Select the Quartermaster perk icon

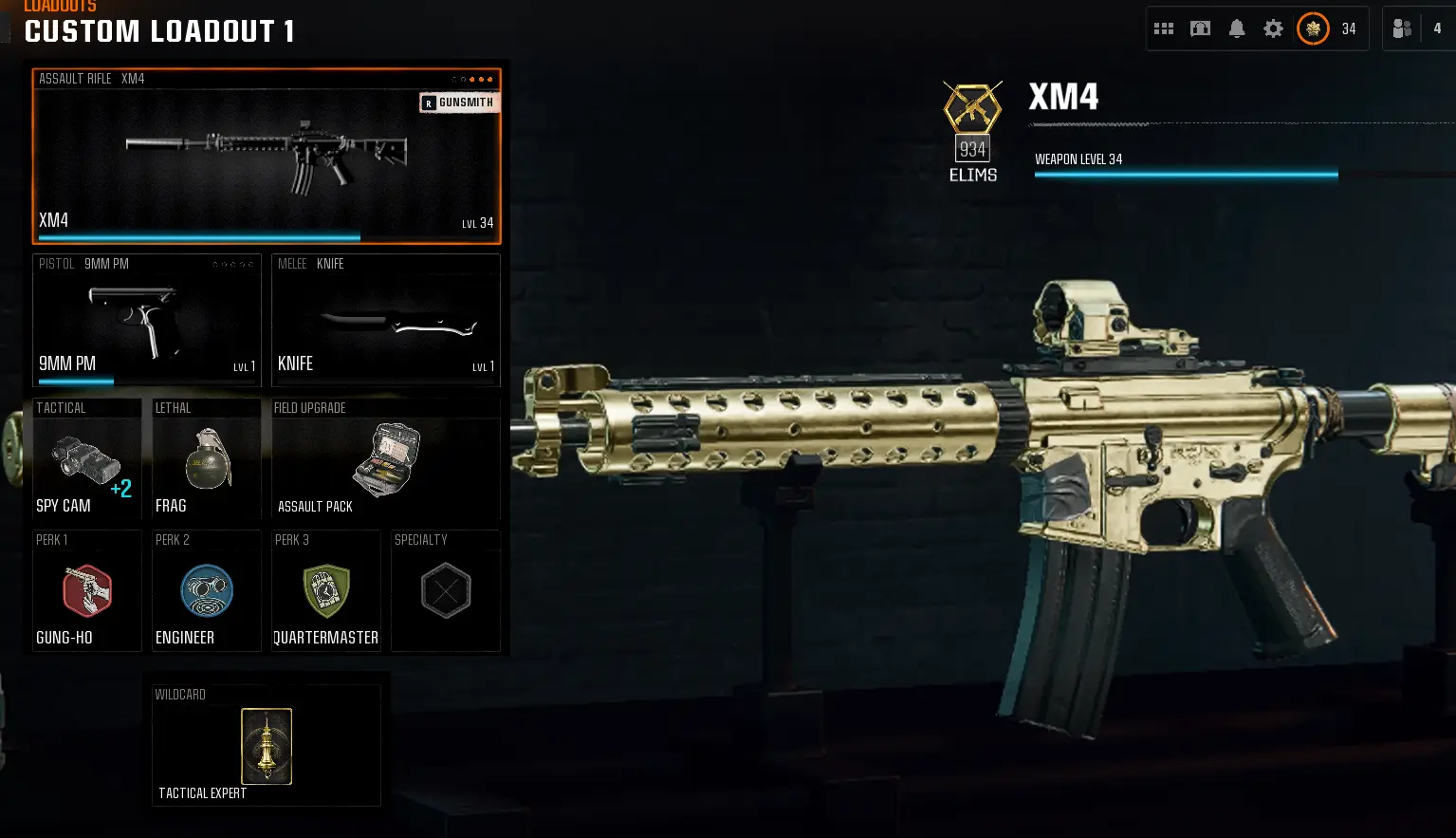[x=325, y=590]
